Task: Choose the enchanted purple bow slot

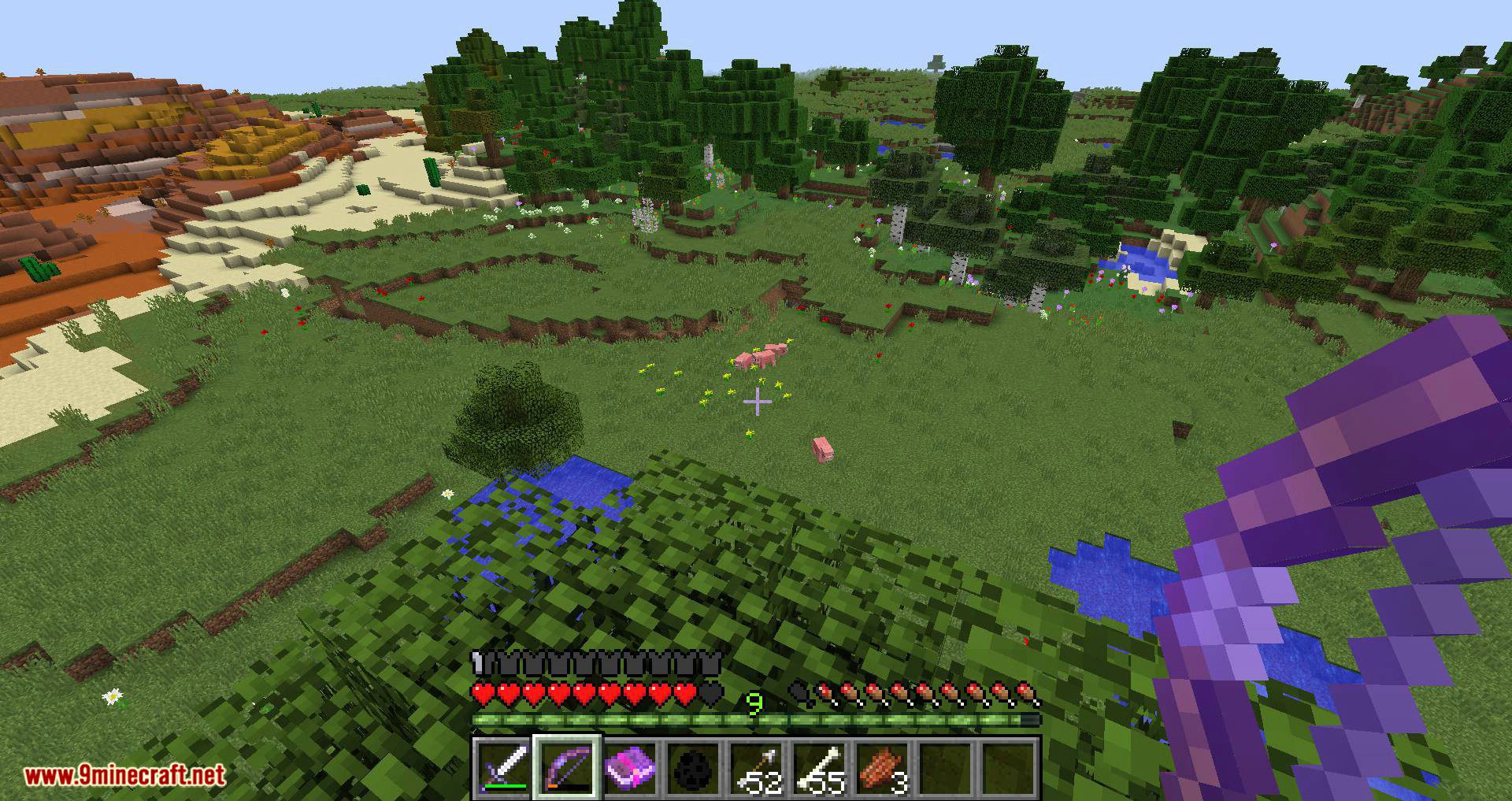Action: tap(567, 767)
